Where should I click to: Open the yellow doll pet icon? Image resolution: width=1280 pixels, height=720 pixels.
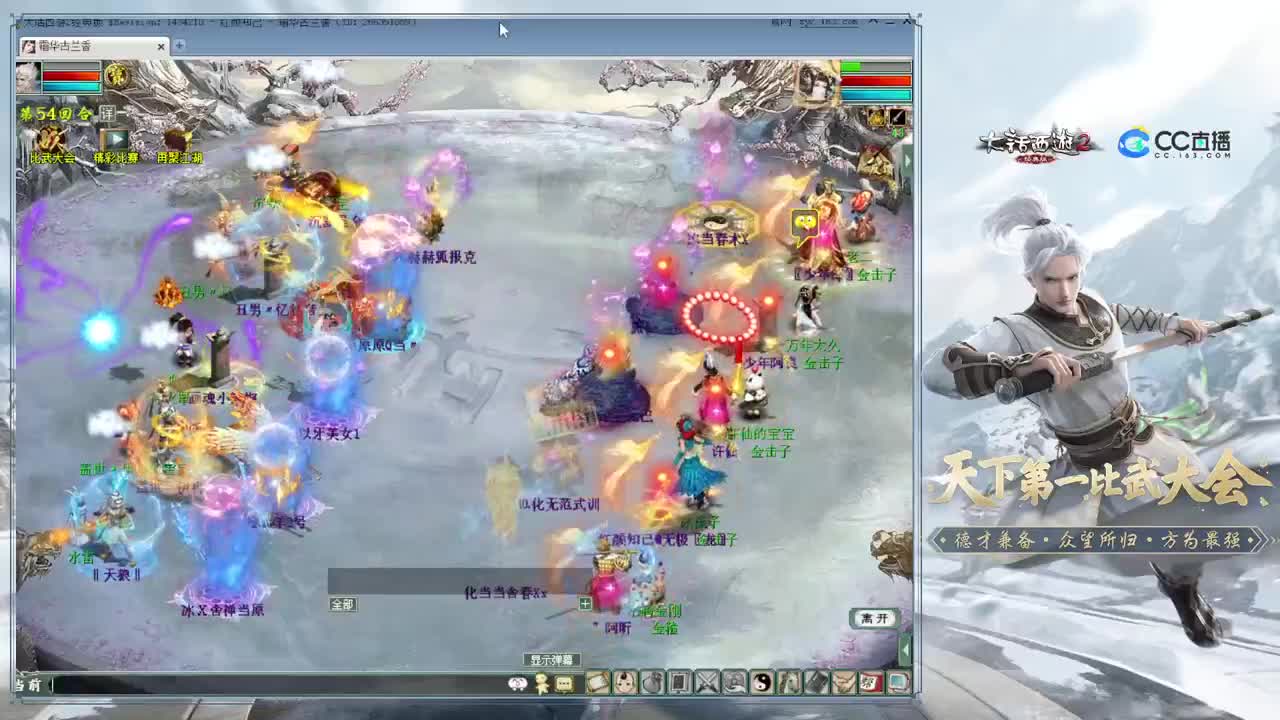point(539,683)
